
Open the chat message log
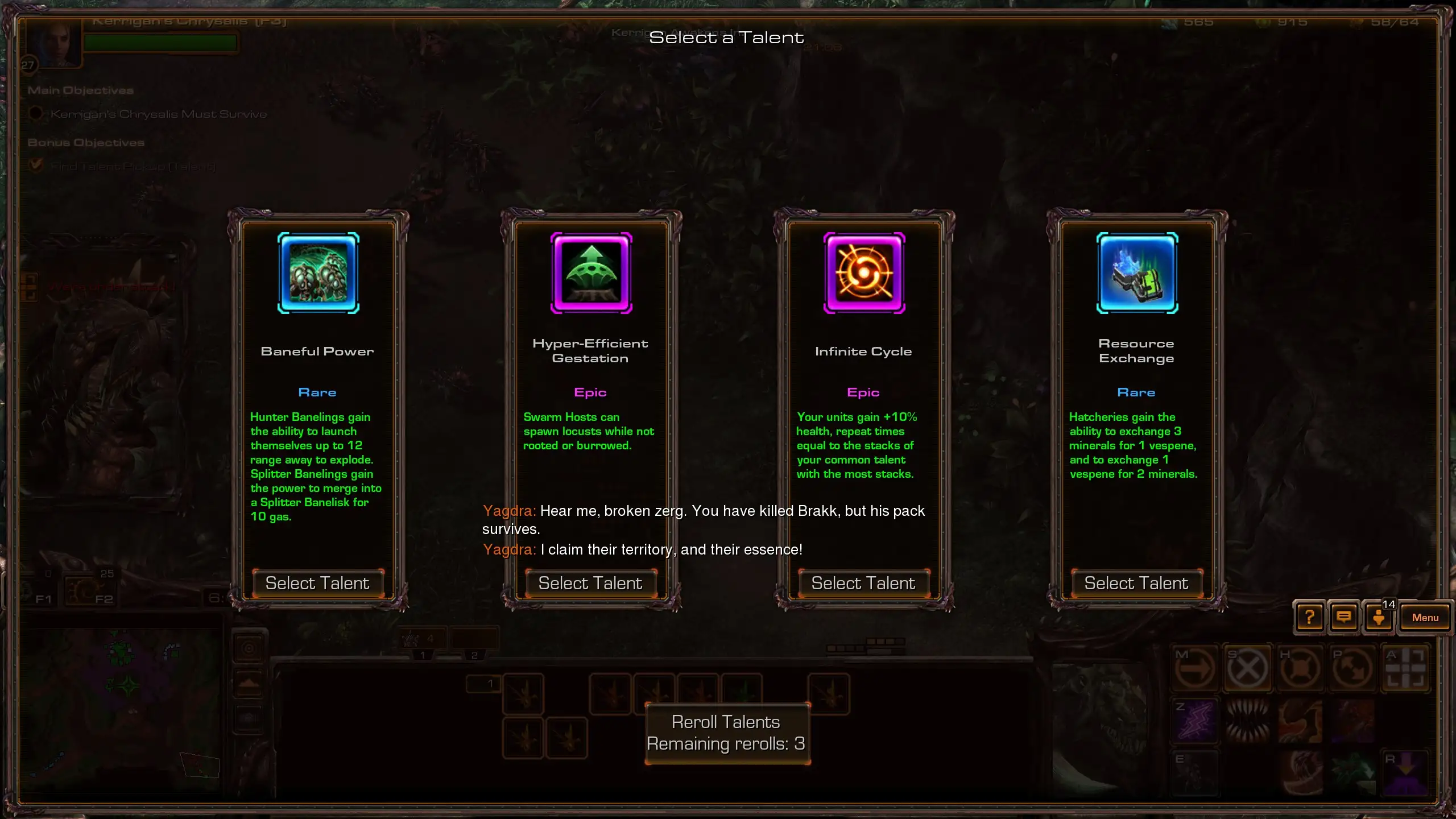point(1344,617)
